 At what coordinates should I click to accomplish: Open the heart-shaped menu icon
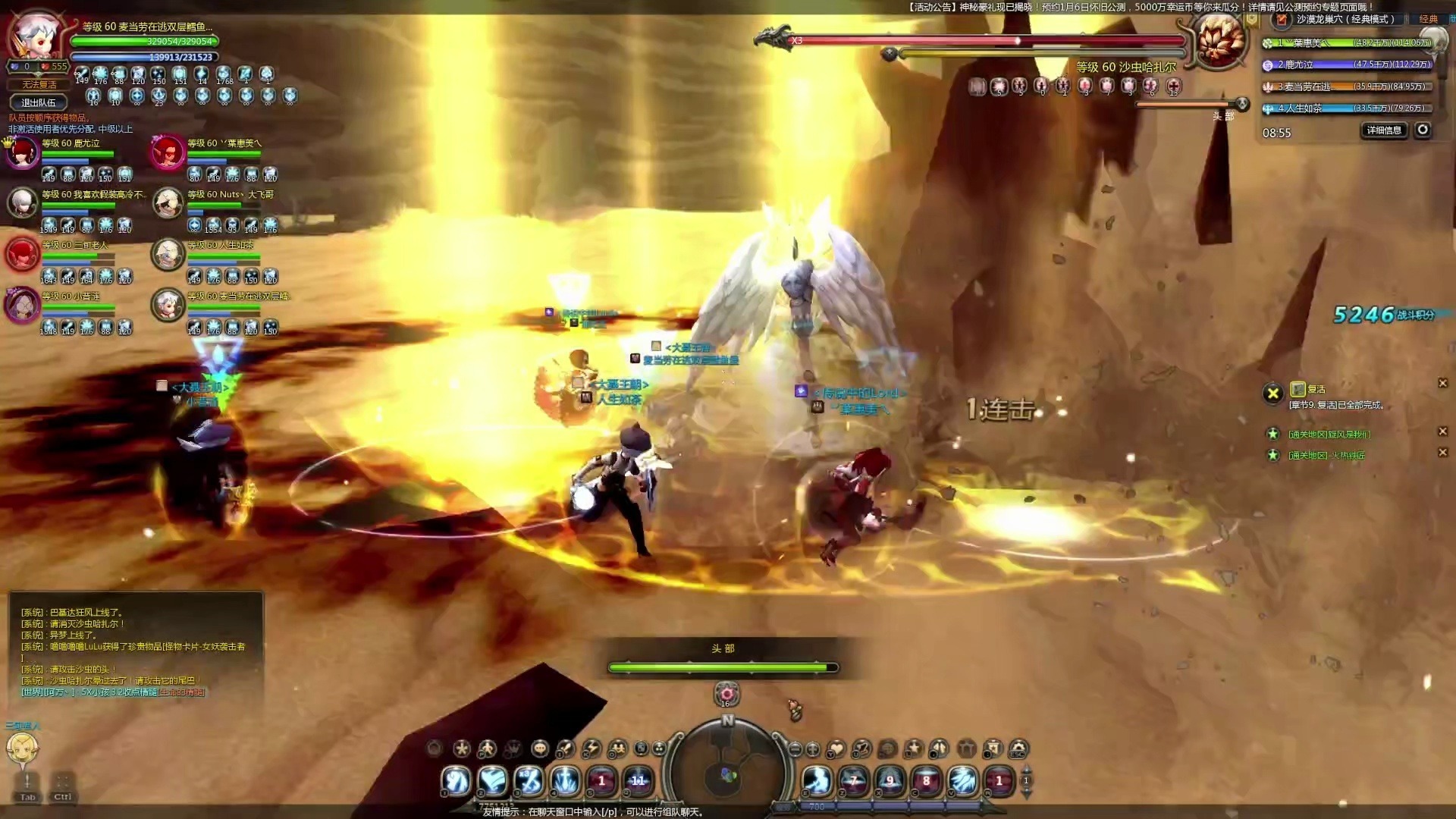[836, 749]
